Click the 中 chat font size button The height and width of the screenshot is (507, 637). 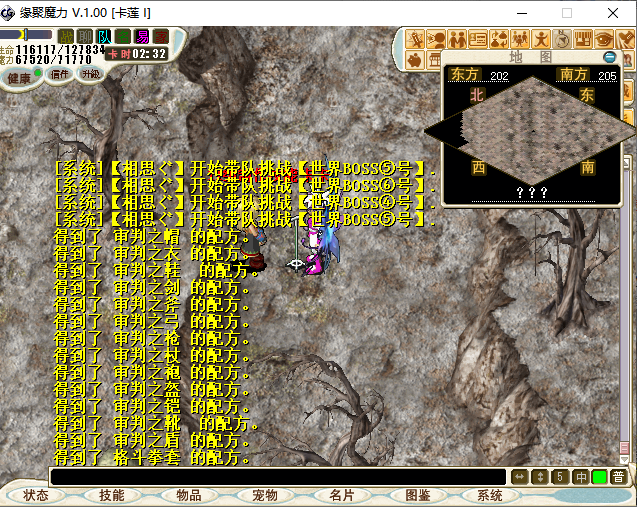pos(580,477)
